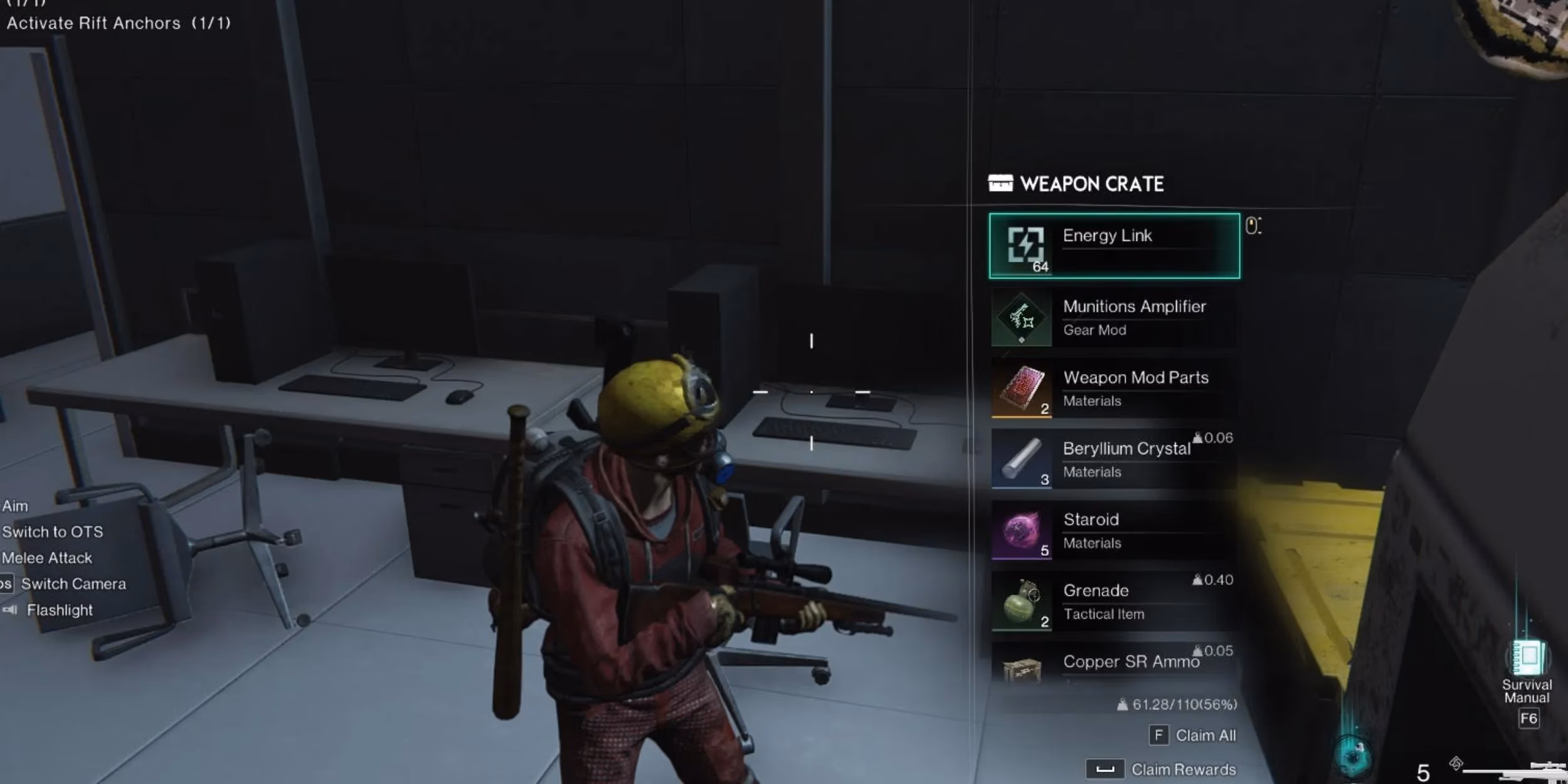Click the Beryllium Crystal icon
The width and height of the screenshot is (1568, 784).
(1021, 460)
